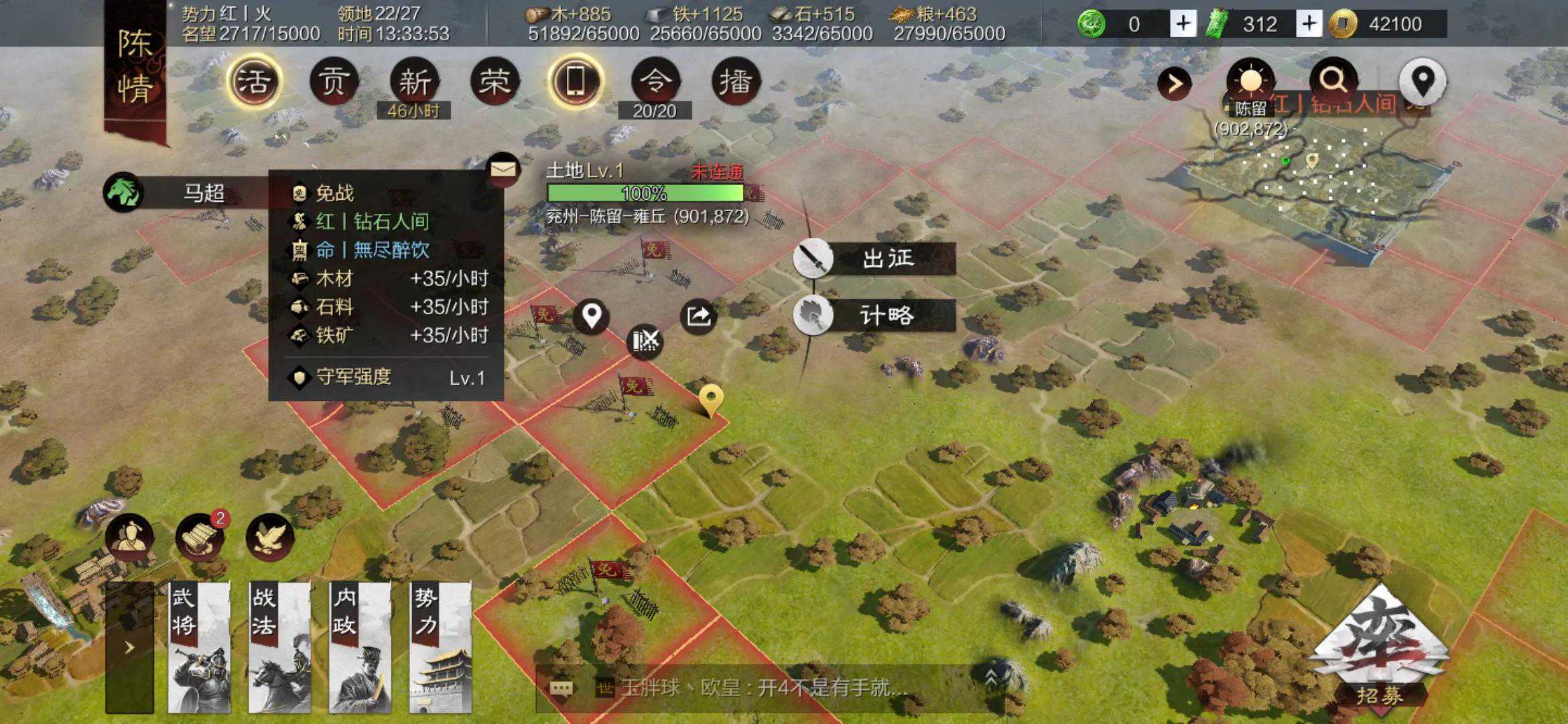Image resolution: width=1568 pixels, height=724 pixels.
Task: Click the magnifier search icon
Action: tap(1333, 81)
